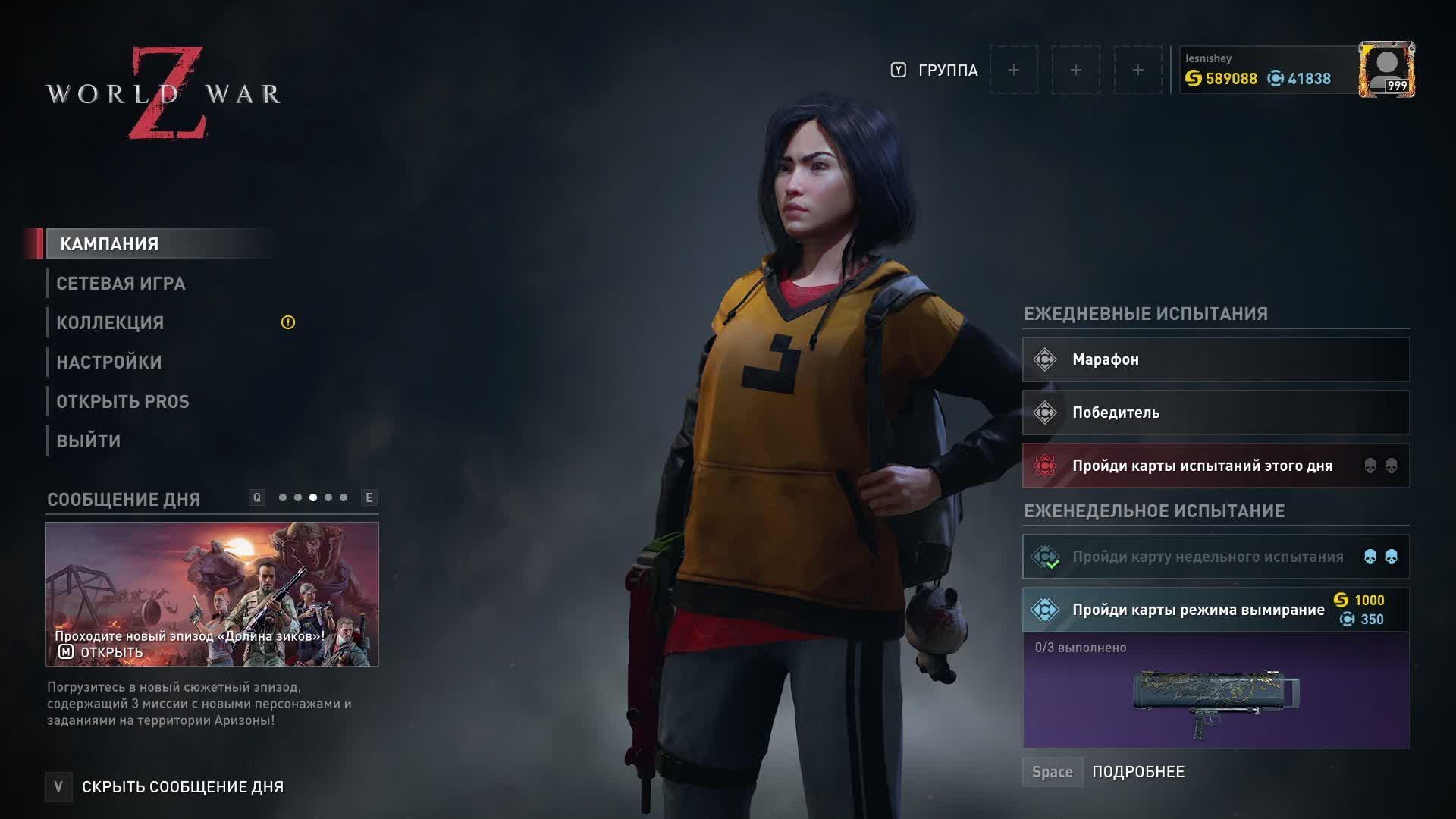
Task: Go to Настройки
Action: [x=109, y=362]
